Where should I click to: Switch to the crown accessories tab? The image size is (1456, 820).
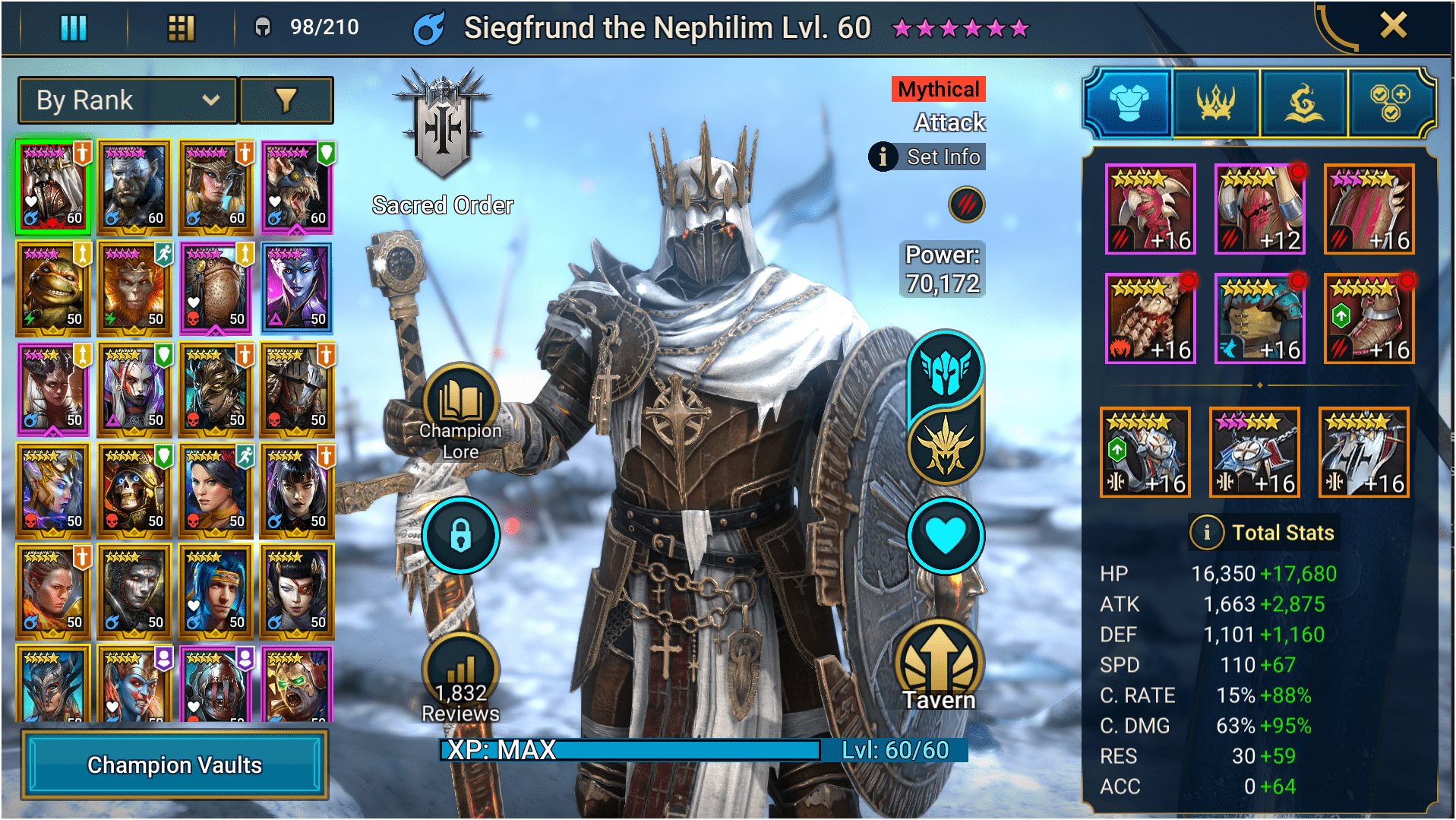1214,102
